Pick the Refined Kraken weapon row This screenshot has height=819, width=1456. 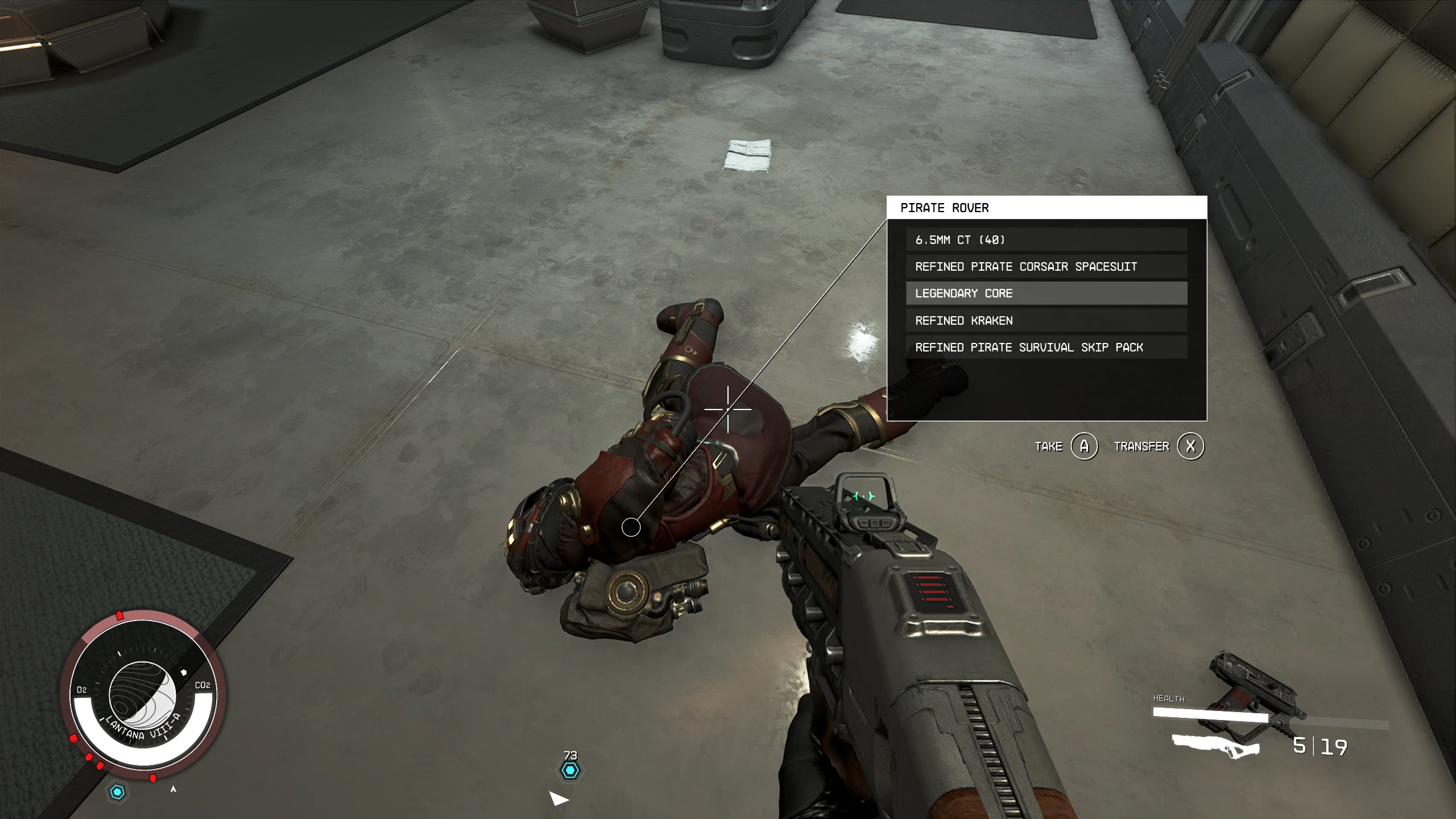tap(1046, 320)
